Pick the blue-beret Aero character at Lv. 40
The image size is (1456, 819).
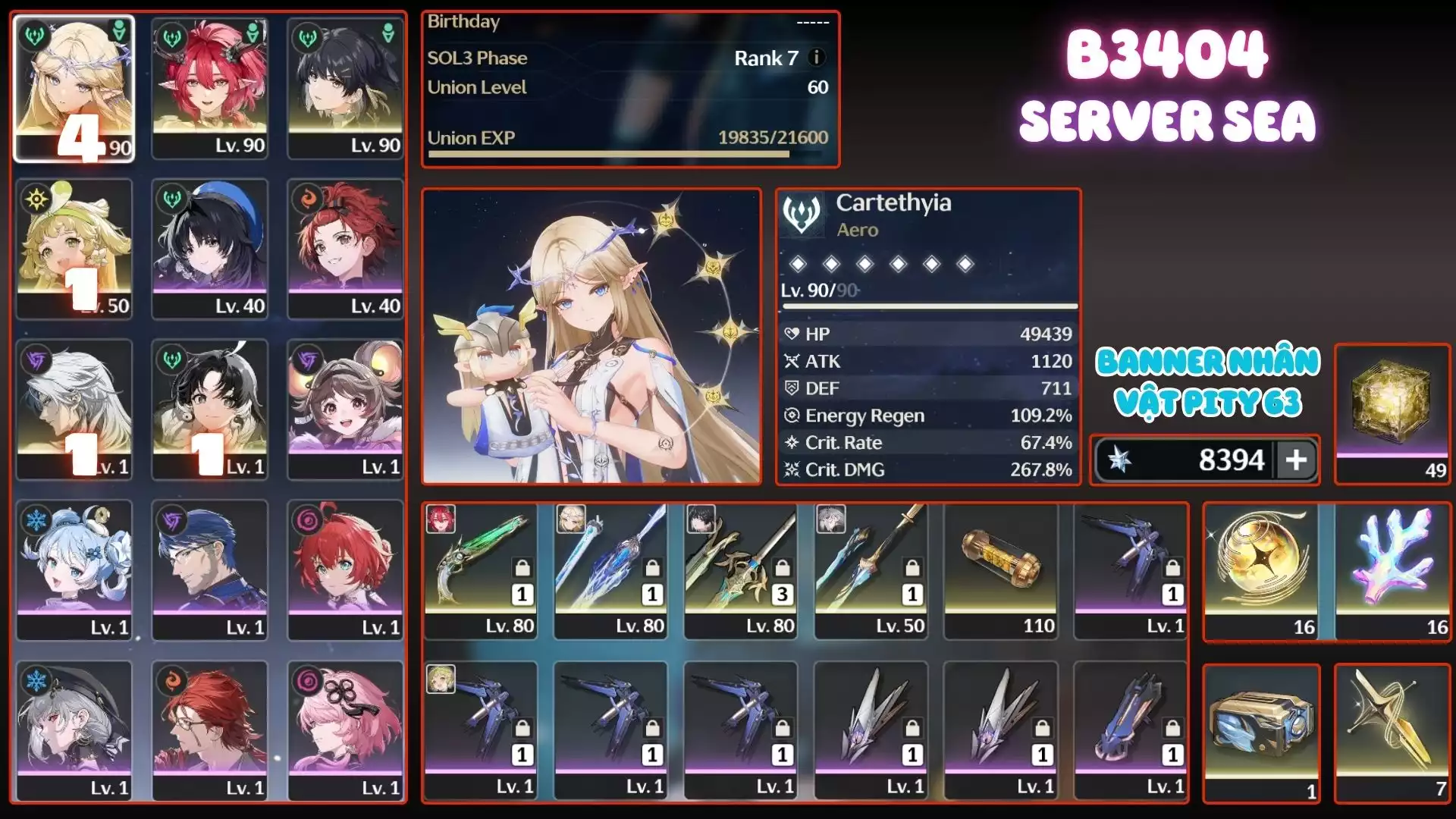click(x=210, y=249)
